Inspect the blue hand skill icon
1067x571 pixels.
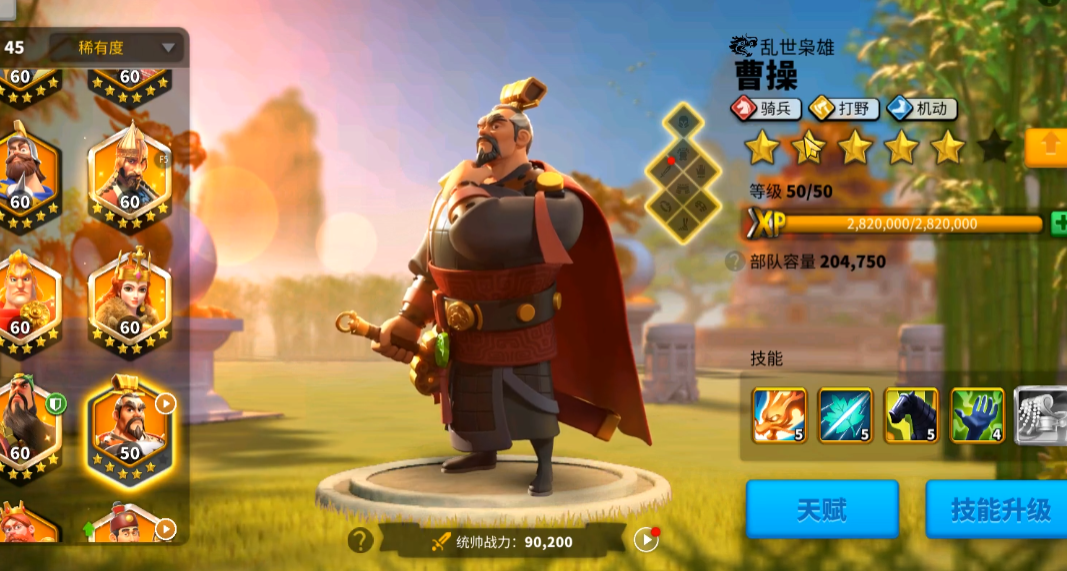click(977, 415)
